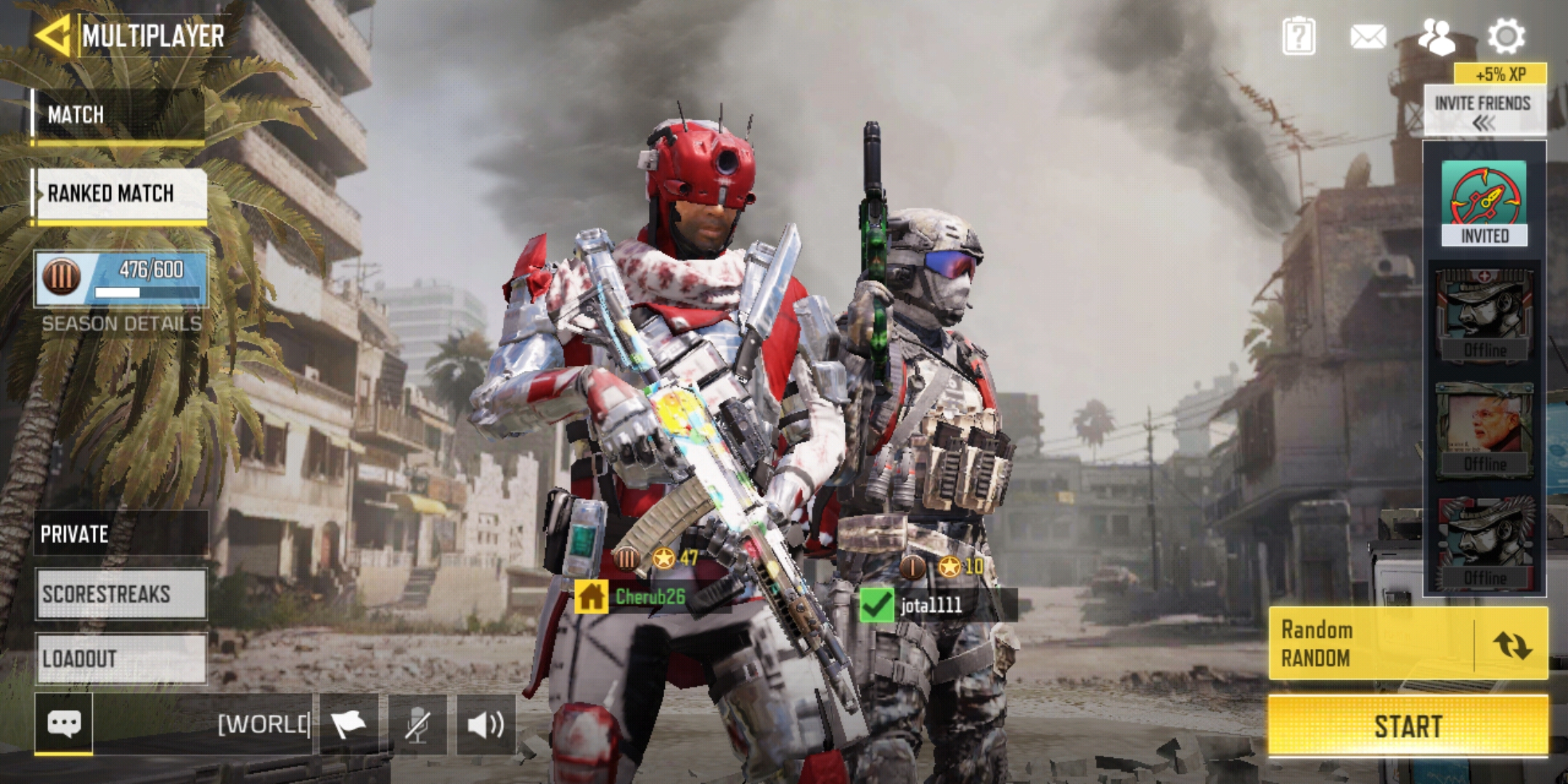Toggle the muted microphone

(x=417, y=724)
